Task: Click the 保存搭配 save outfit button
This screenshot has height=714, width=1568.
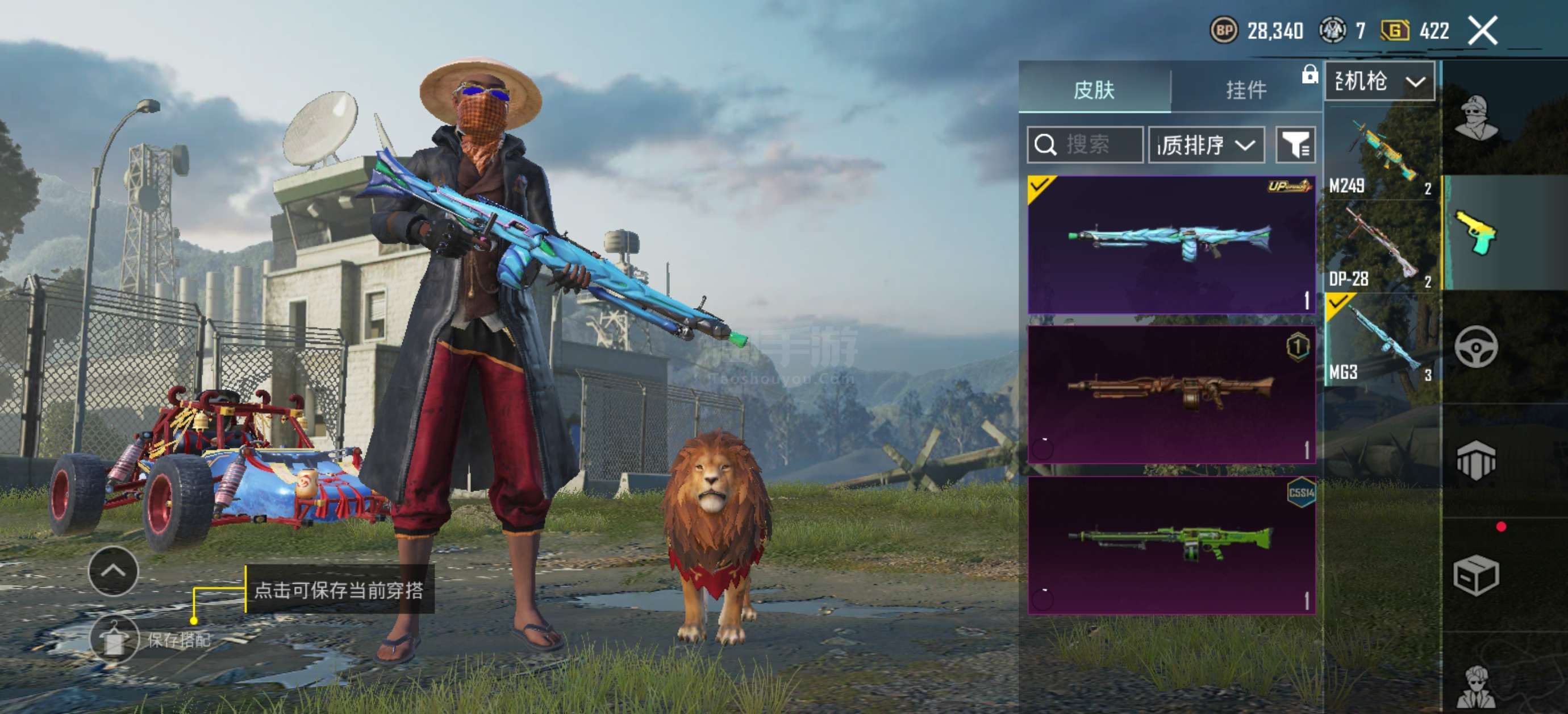Action: pyautogui.click(x=115, y=639)
